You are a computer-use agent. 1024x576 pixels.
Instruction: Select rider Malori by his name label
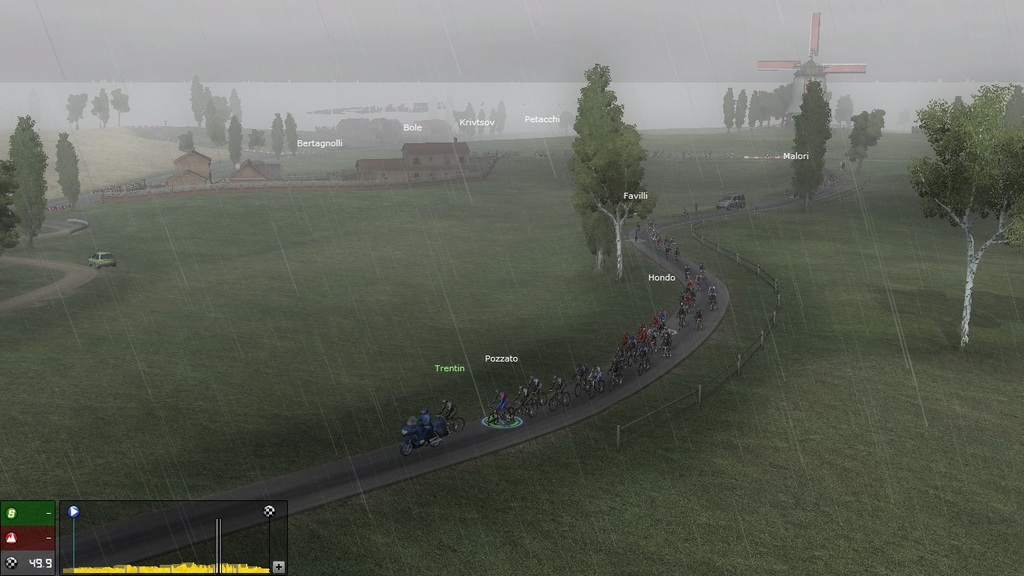pyautogui.click(x=796, y=156)
